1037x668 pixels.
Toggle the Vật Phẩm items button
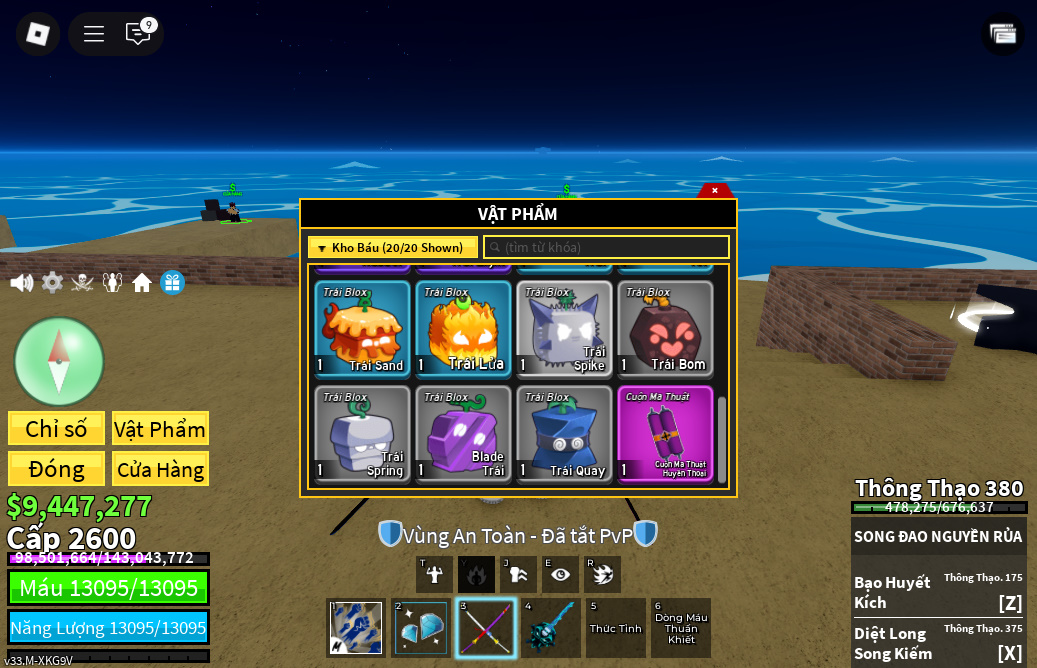[x=160, y=429]
